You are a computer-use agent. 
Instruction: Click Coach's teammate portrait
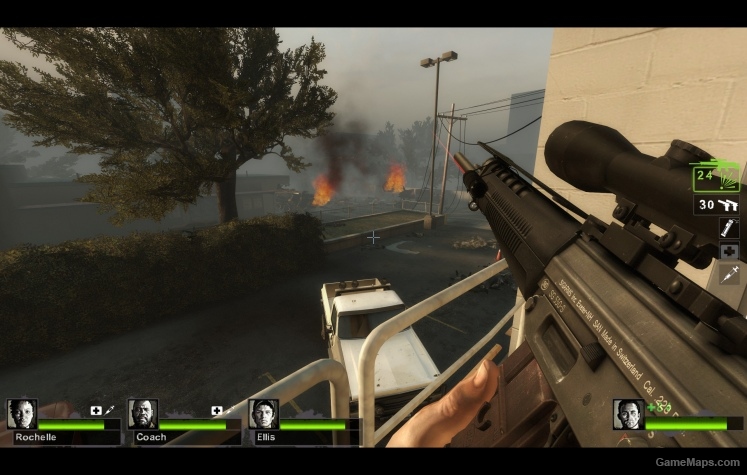(143, 414)
